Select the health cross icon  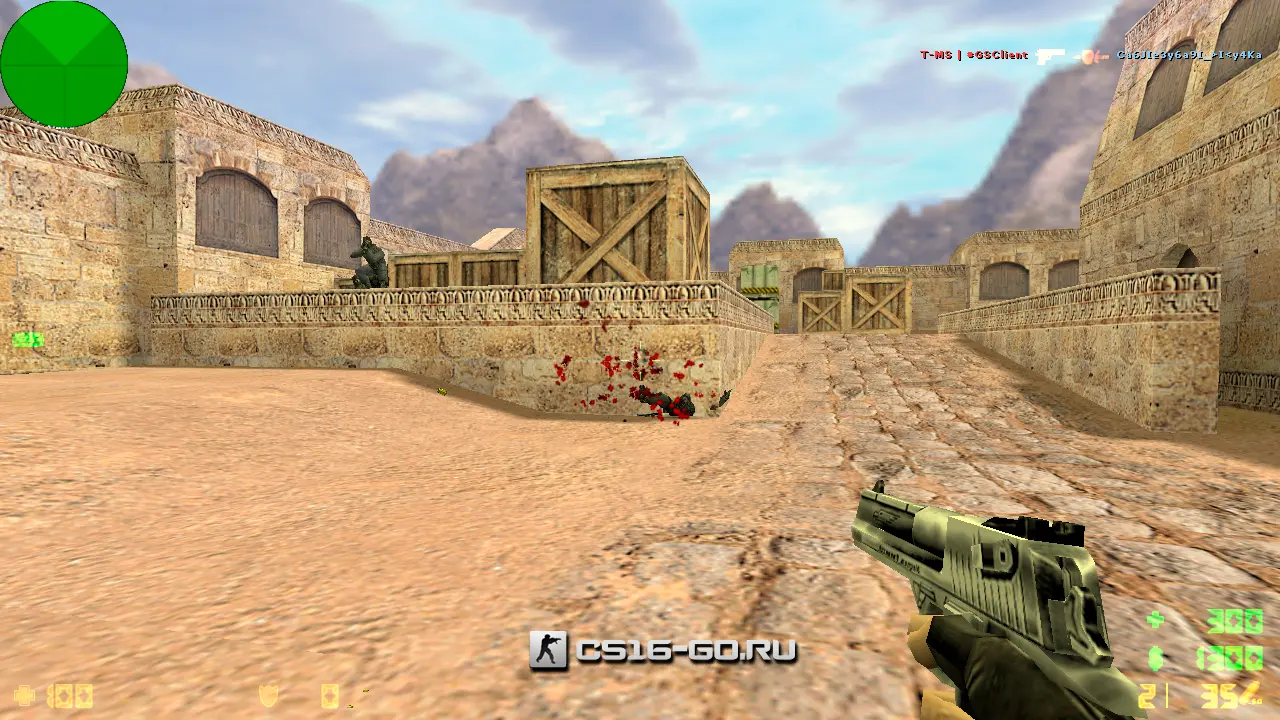(x=23, y=695)
